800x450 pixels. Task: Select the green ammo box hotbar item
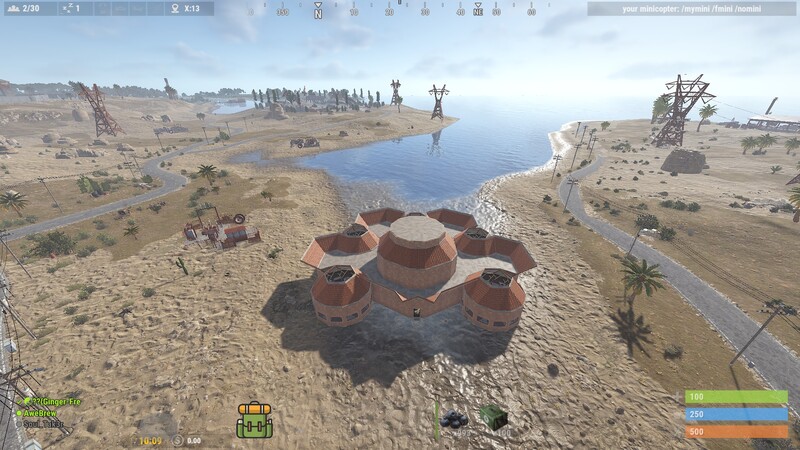pyautogui.click(x=491, y=417)
